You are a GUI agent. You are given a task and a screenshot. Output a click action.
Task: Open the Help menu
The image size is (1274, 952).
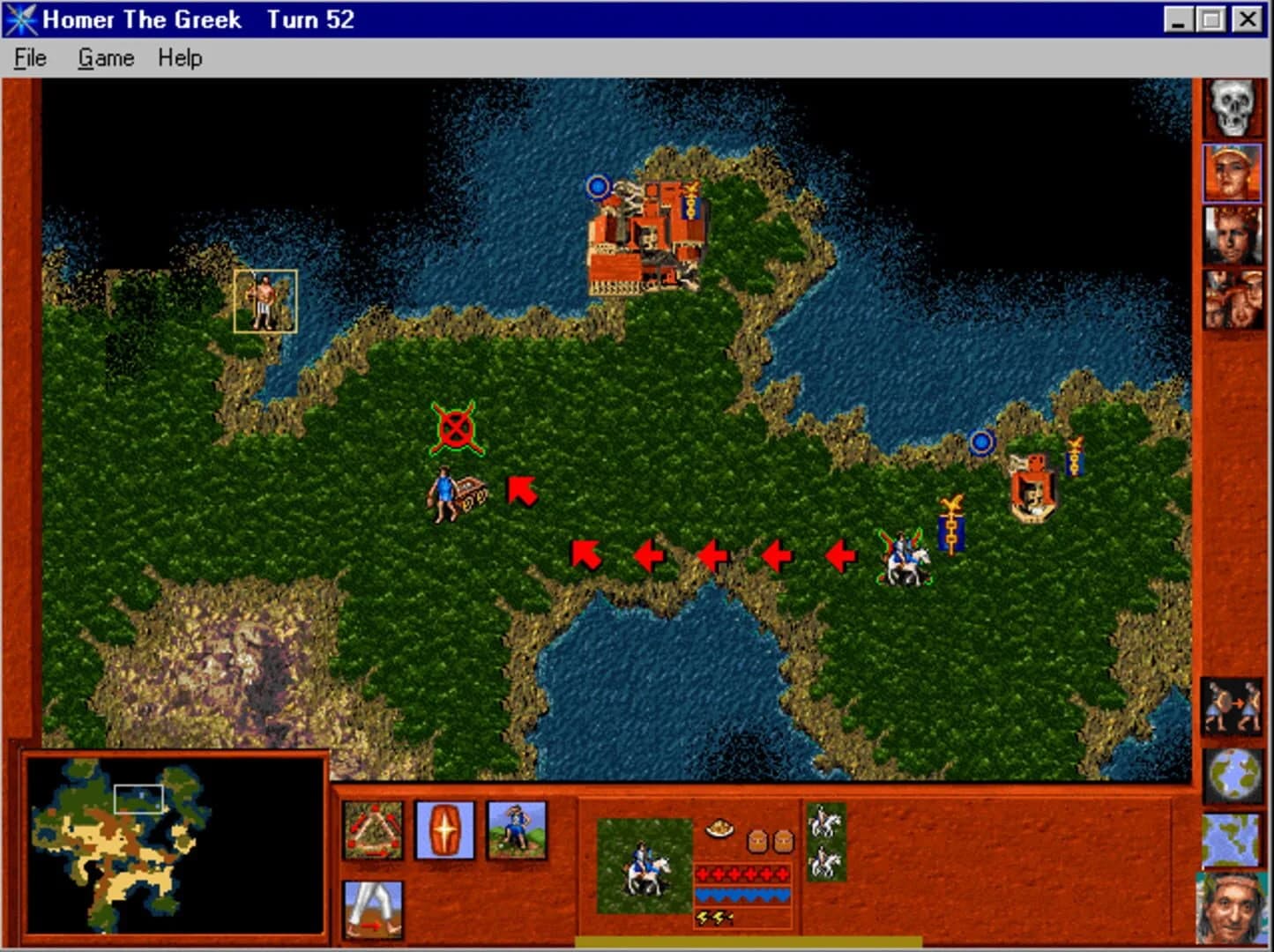(179, 57)
